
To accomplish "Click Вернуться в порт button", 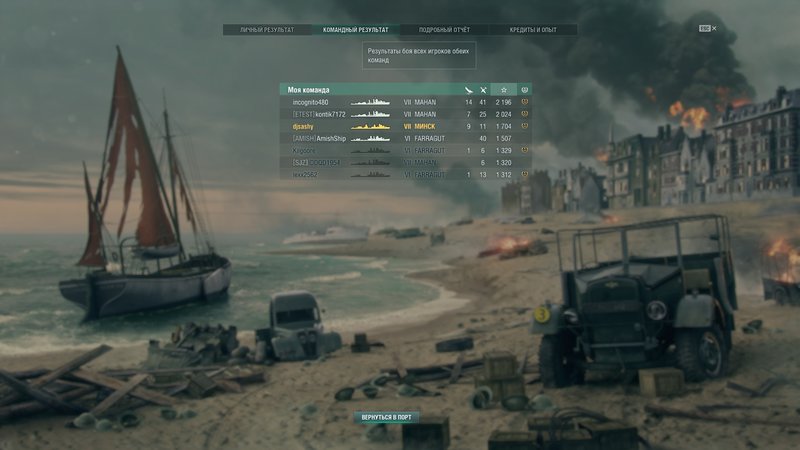I will pyautogui.click(x=387, y=416).
